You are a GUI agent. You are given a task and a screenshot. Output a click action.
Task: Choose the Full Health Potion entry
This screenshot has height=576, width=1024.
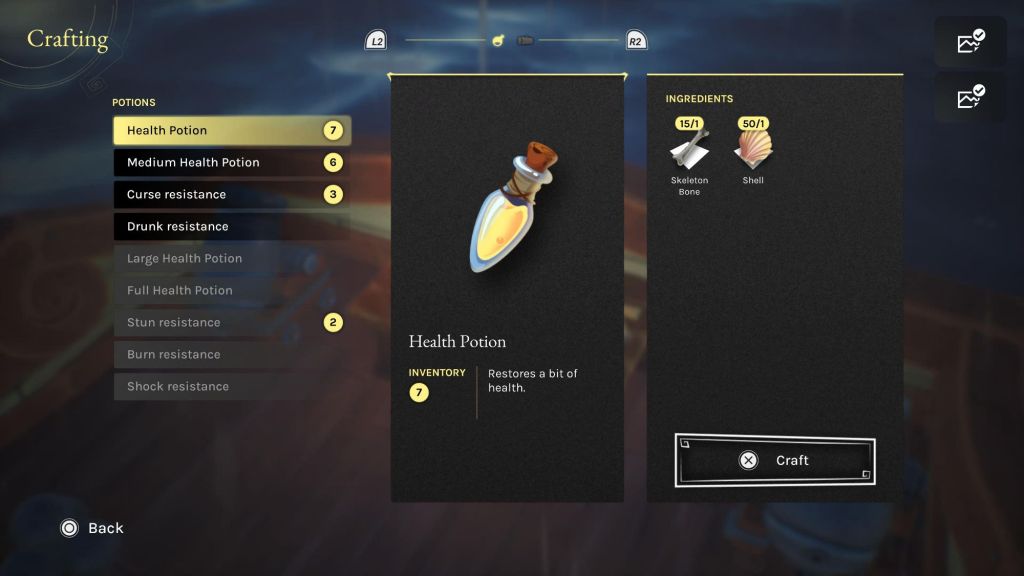(x=230, y=291)
